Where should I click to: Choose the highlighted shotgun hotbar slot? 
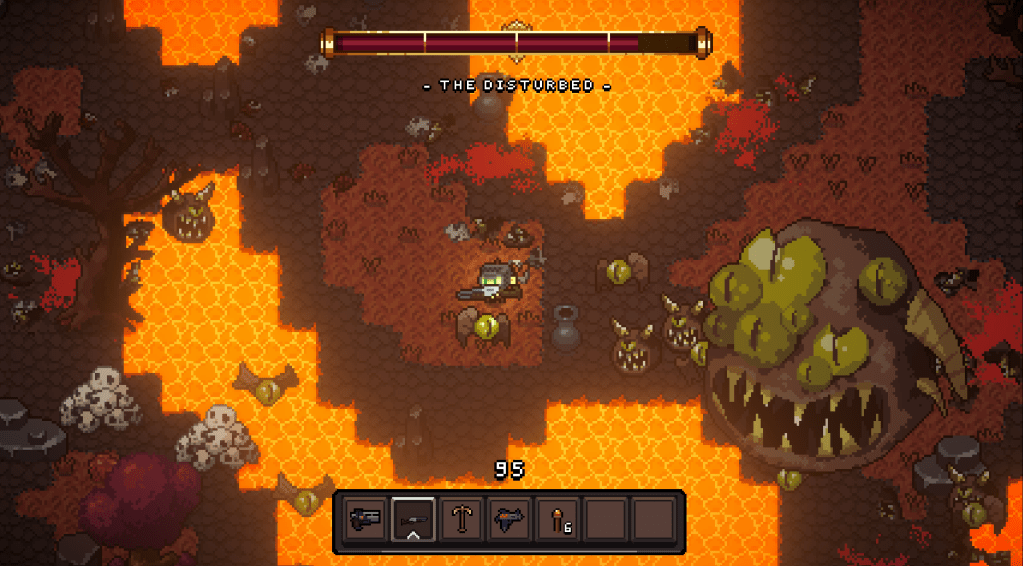point(412,520)
